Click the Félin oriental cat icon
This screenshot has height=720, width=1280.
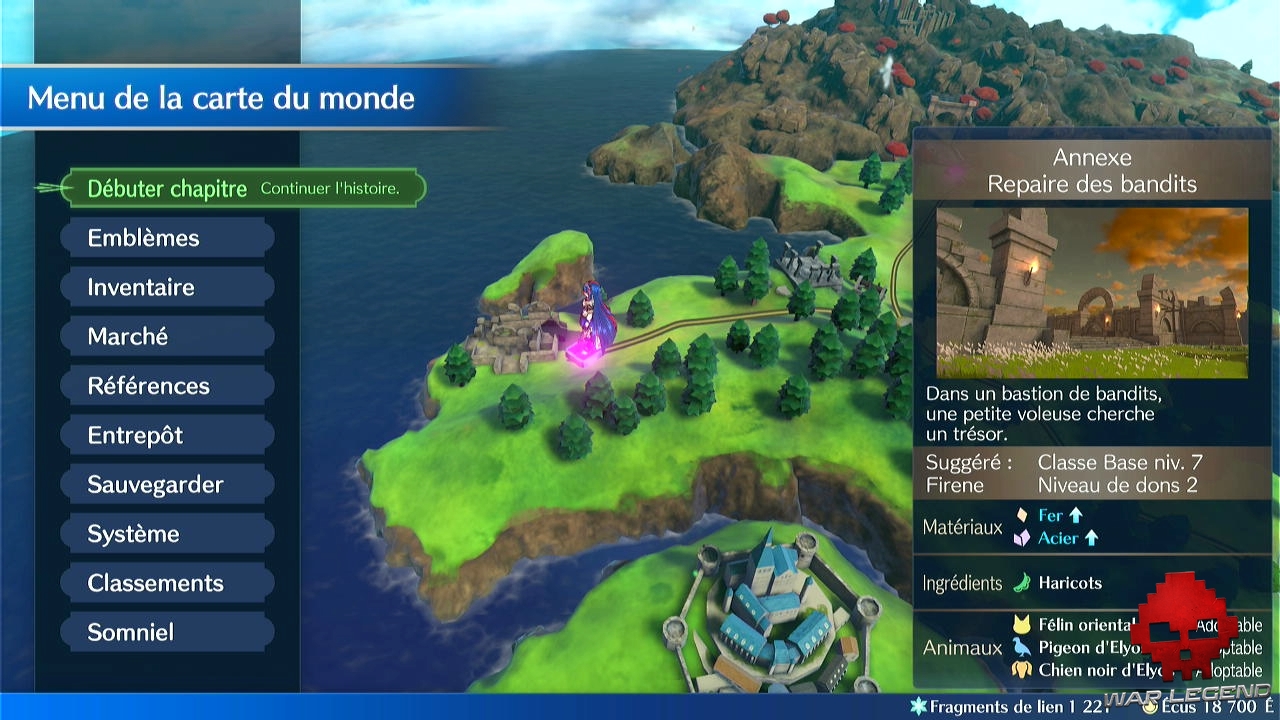coord(1023,624)
